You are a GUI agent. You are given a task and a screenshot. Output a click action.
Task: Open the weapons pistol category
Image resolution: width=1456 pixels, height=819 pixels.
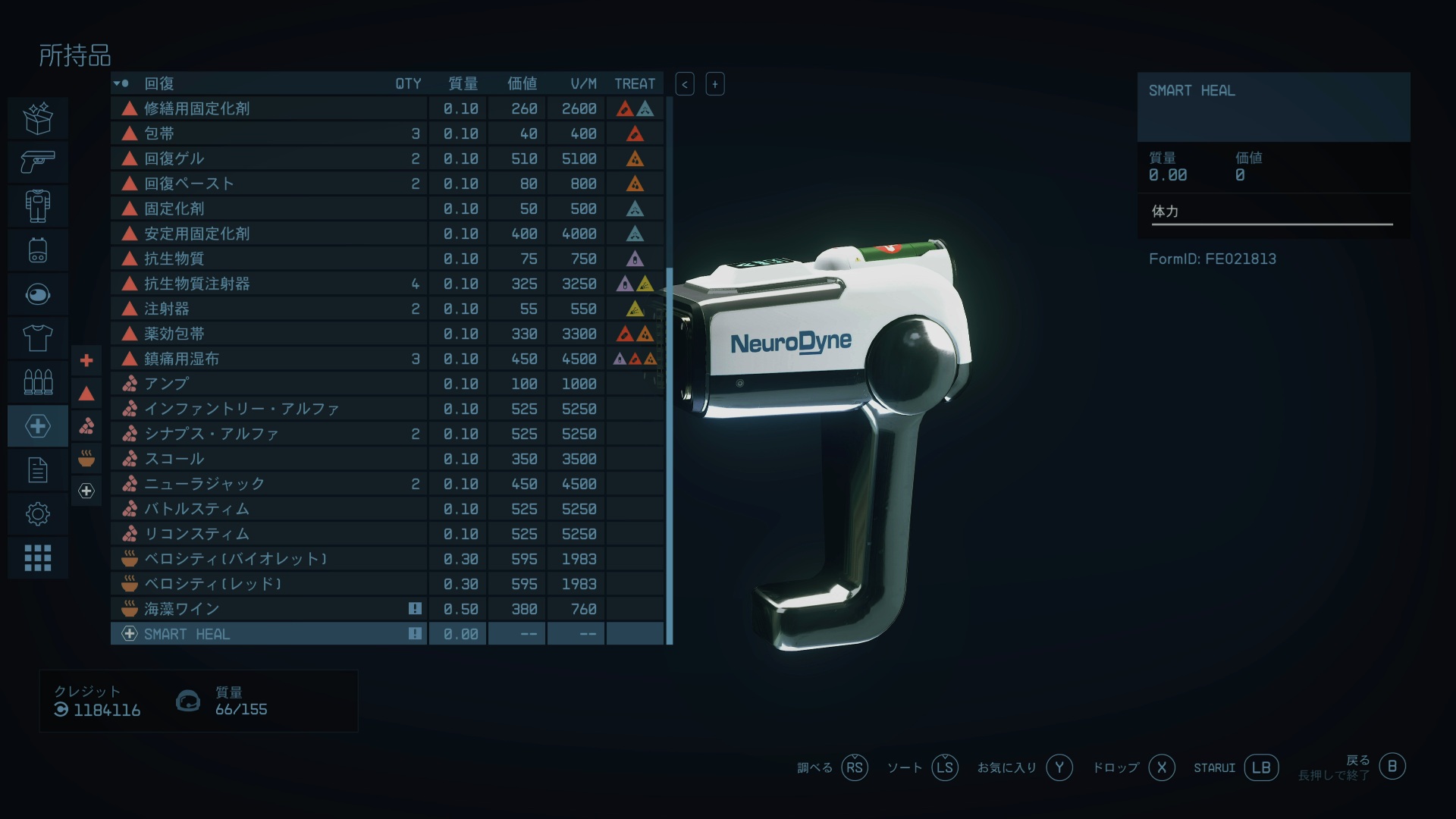tap(38, 162)
